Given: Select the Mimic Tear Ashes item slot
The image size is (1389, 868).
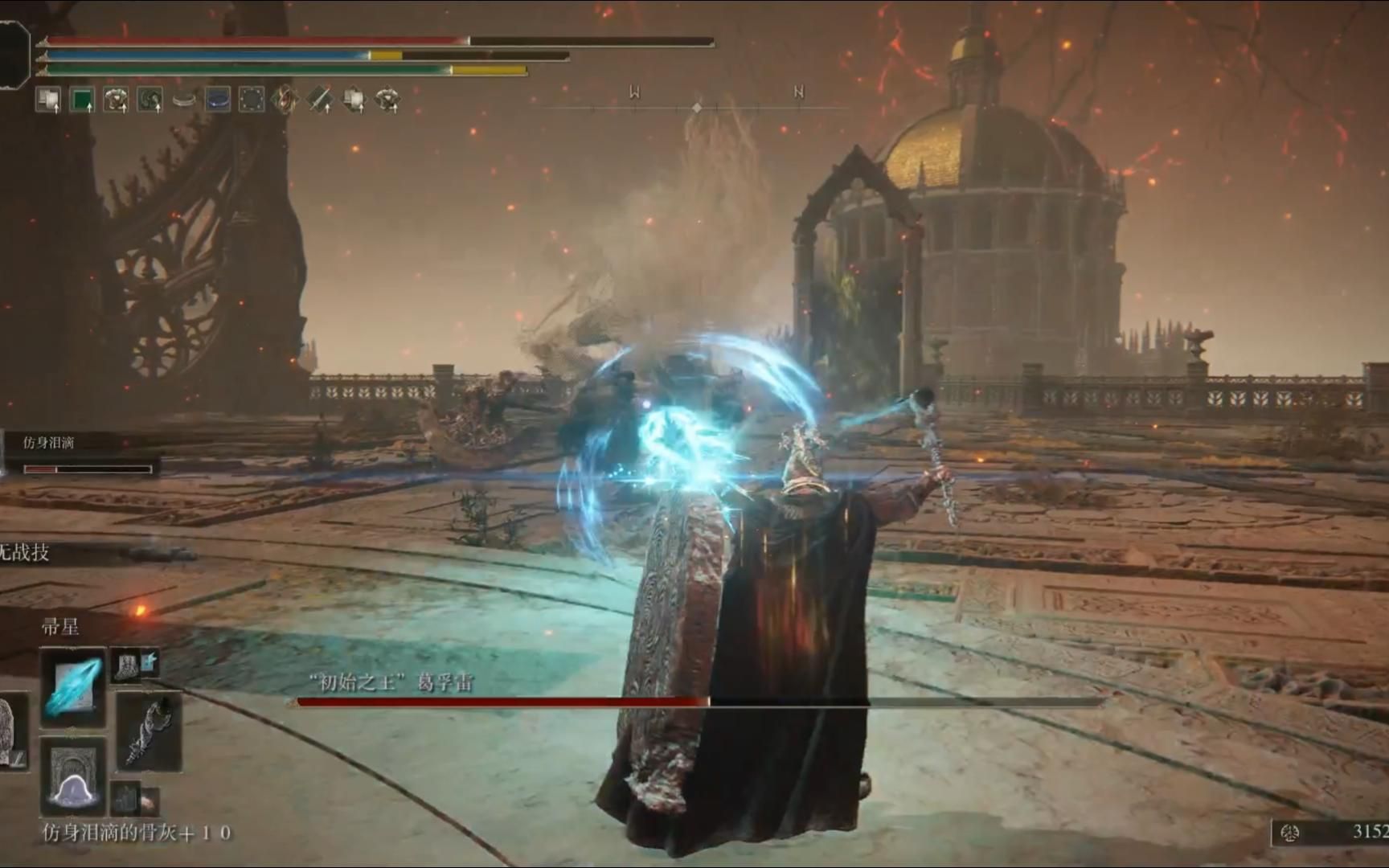Looking at the screenshot, I should 72,777.
